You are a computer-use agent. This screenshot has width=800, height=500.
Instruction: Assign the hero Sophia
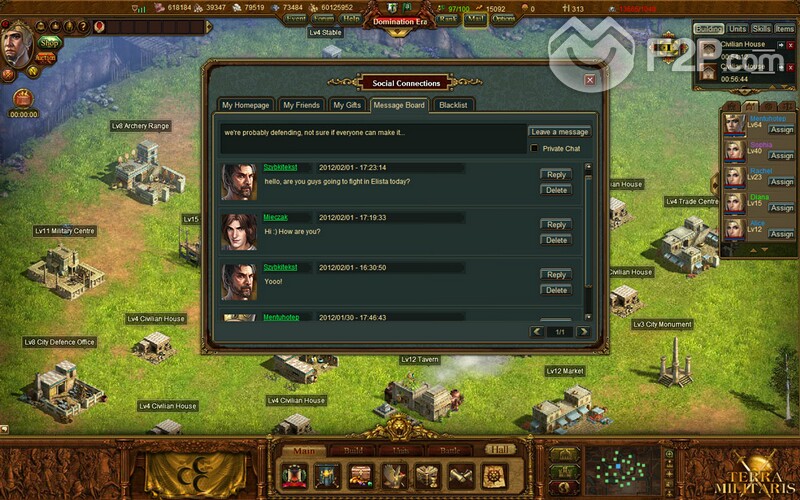point(781,156)
